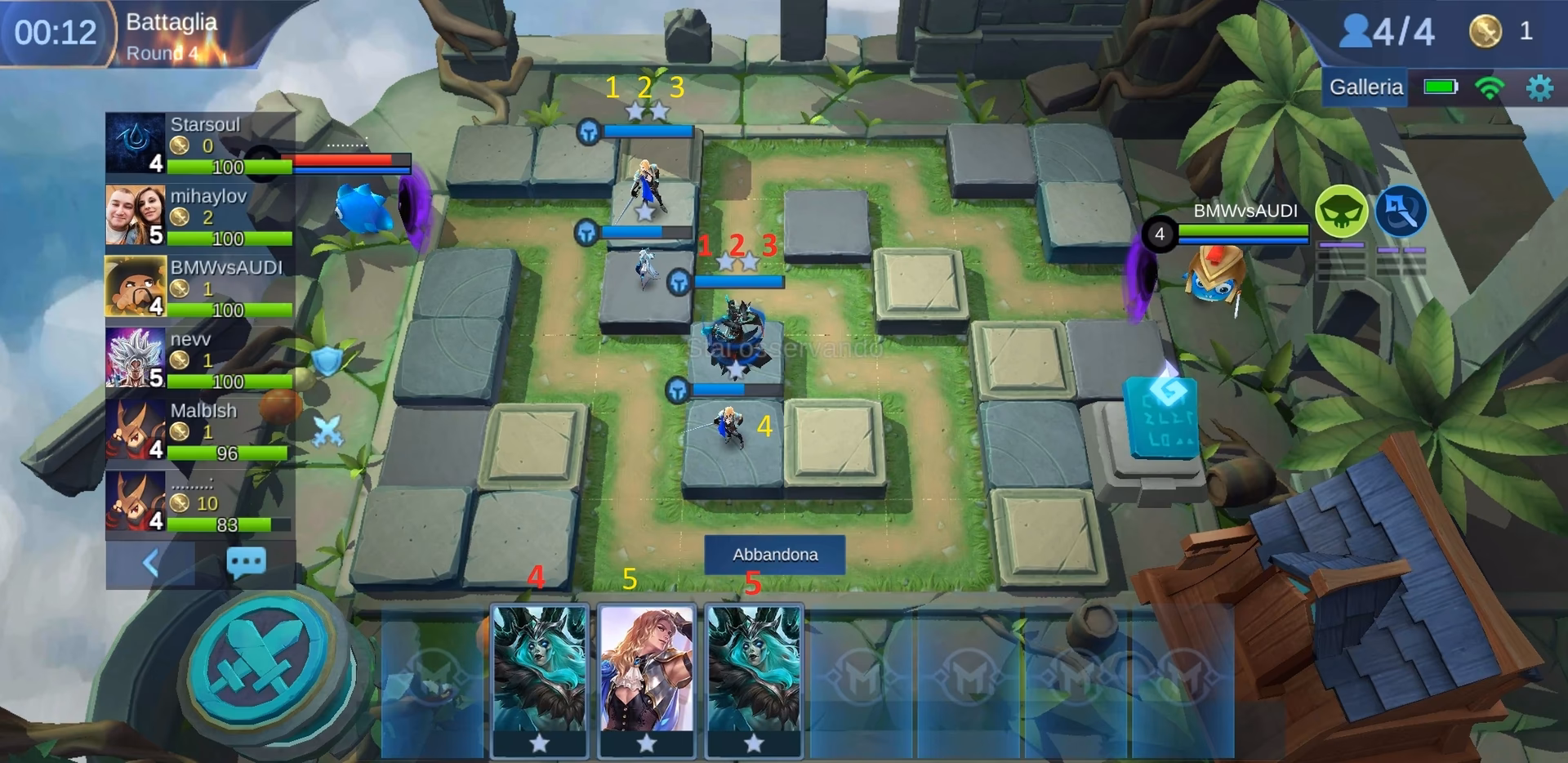Image resolution: width=1568 pixels, height=763 pixels.
Task: Collapse the player list with the left arrow
Action: (152, 562)
